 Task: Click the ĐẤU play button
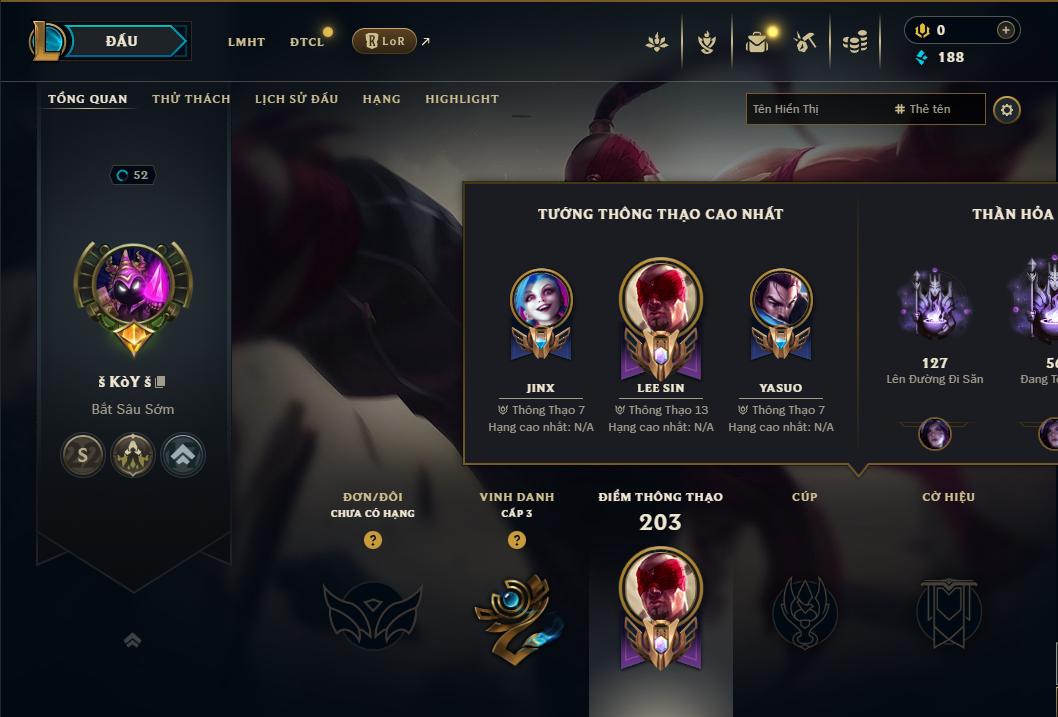click(x=122, y=41)
